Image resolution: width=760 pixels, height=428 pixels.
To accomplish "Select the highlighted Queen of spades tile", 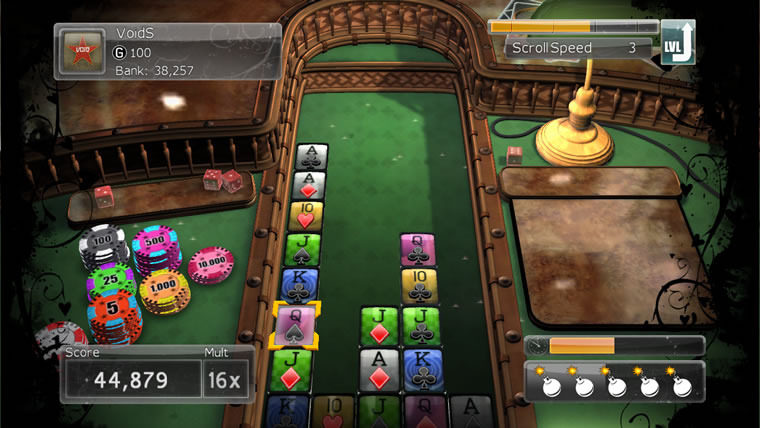I will (x=296, y=325).
